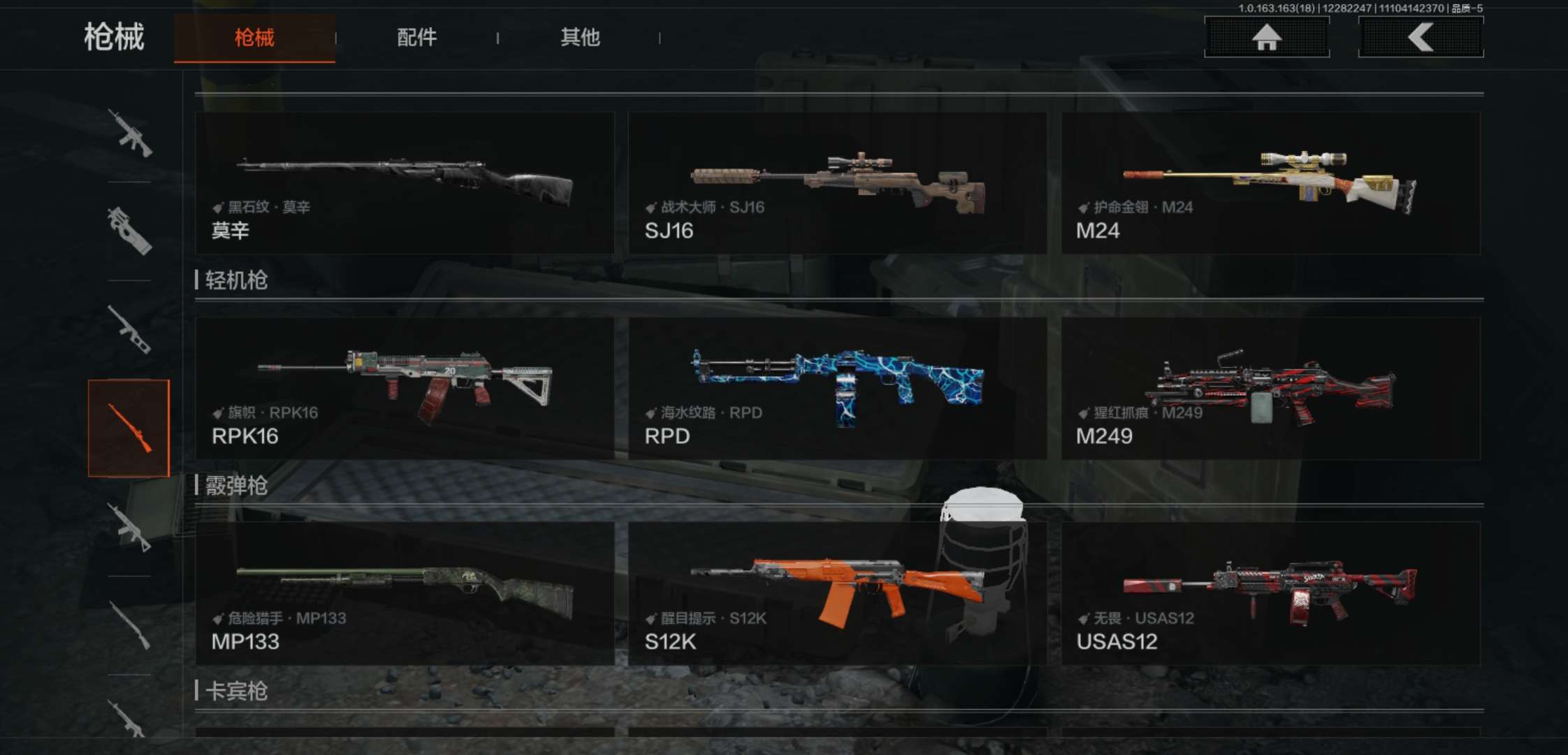The image size is (1568, 755).
Task: Select the highlighted orange rifle category icon
Action: click(x=129, y=428)
